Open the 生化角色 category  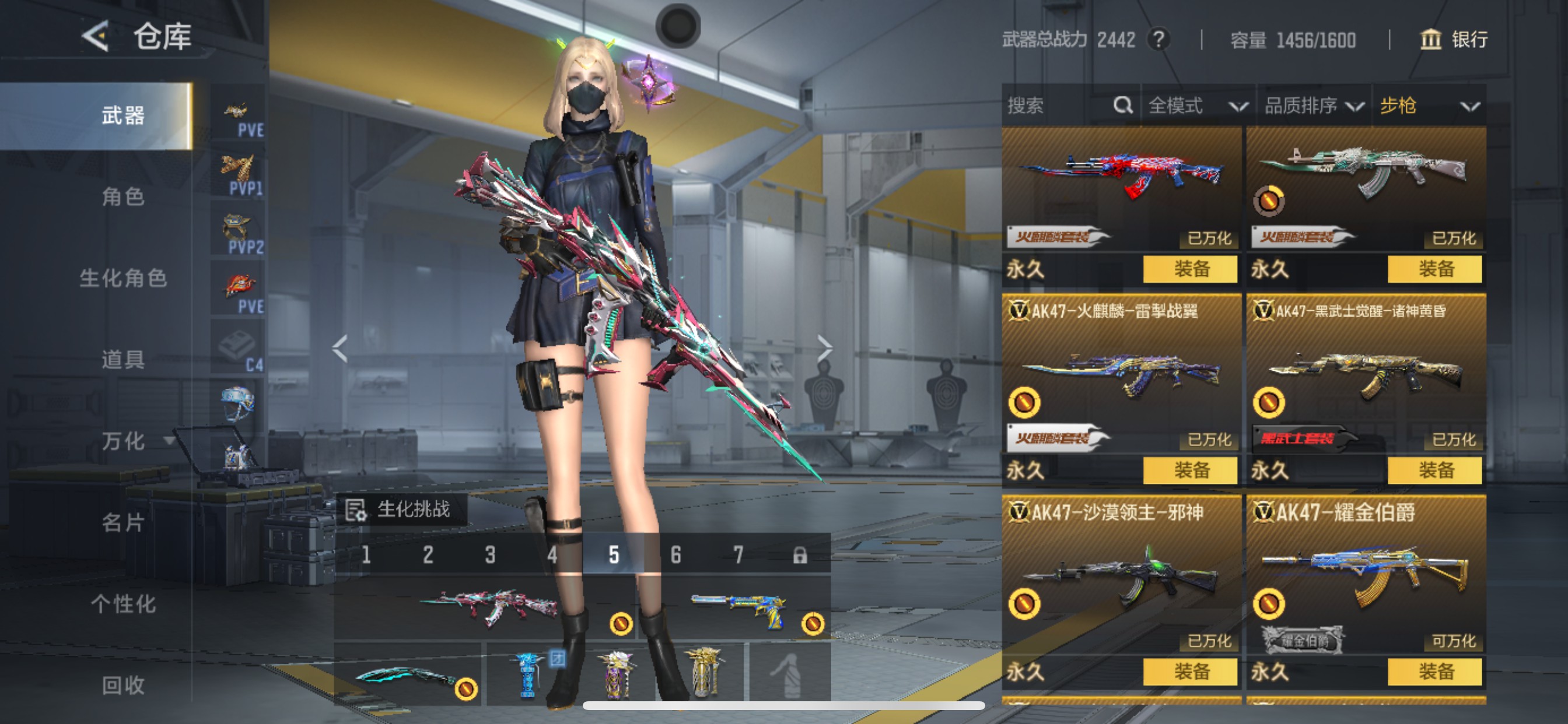tap(123, 278)
